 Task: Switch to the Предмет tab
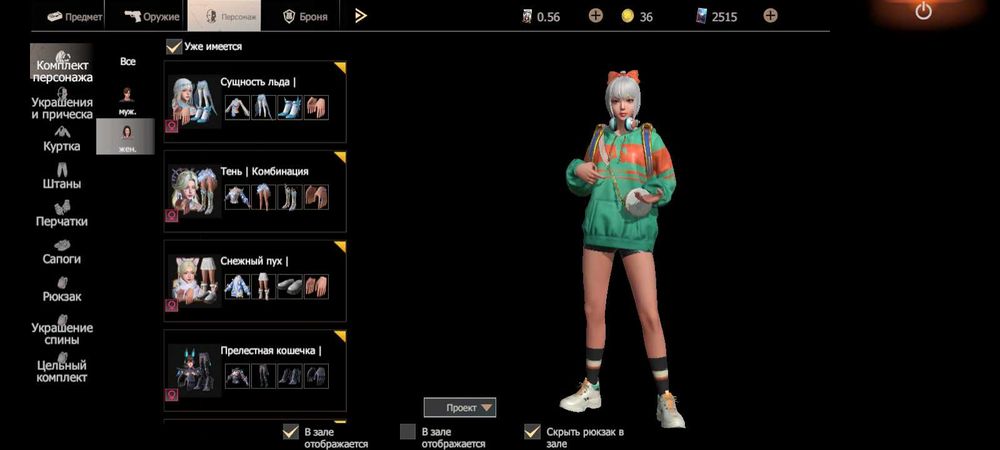71,16
